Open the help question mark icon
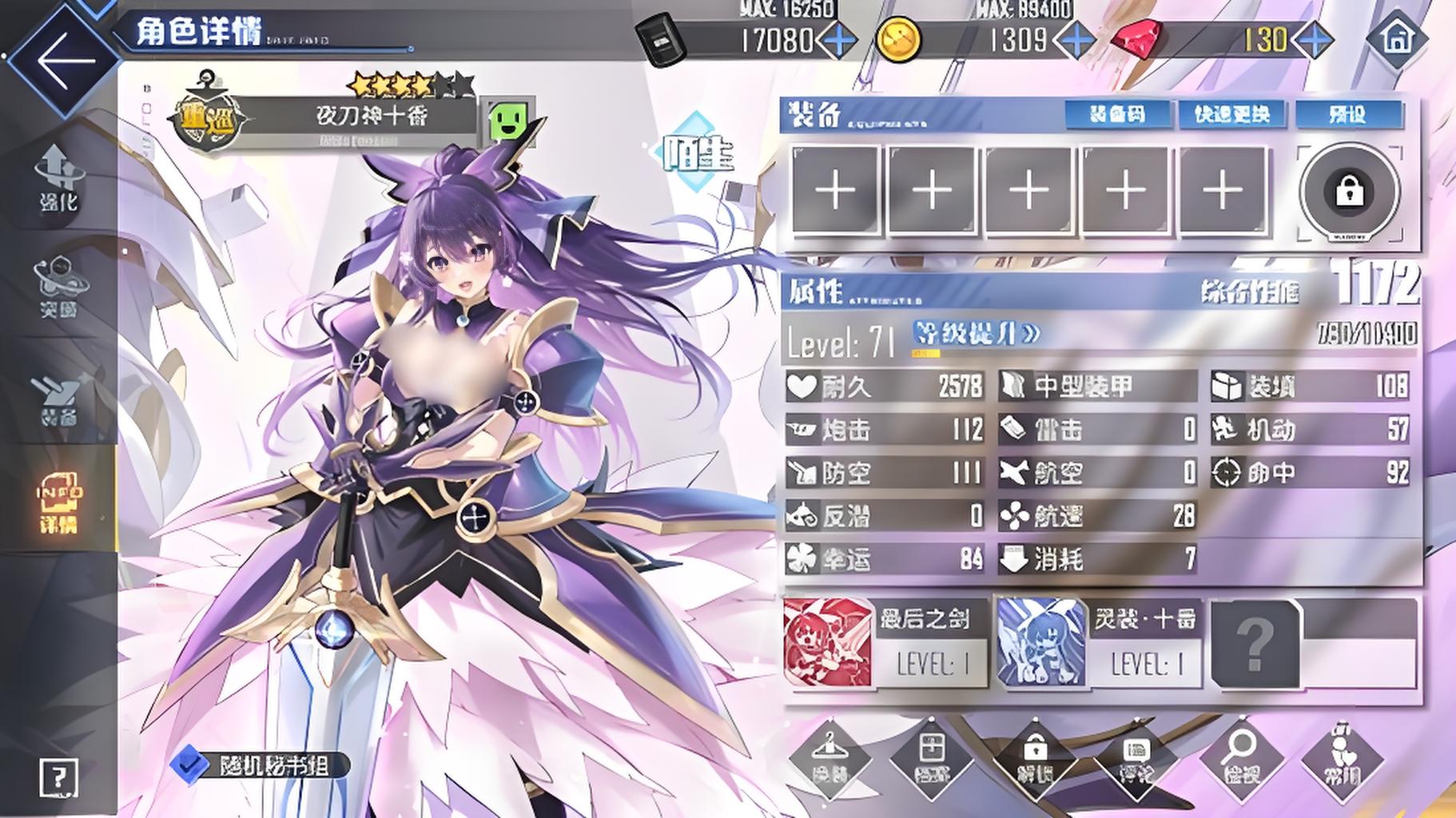Screen dimensions: 1456x818 [58, 776]
